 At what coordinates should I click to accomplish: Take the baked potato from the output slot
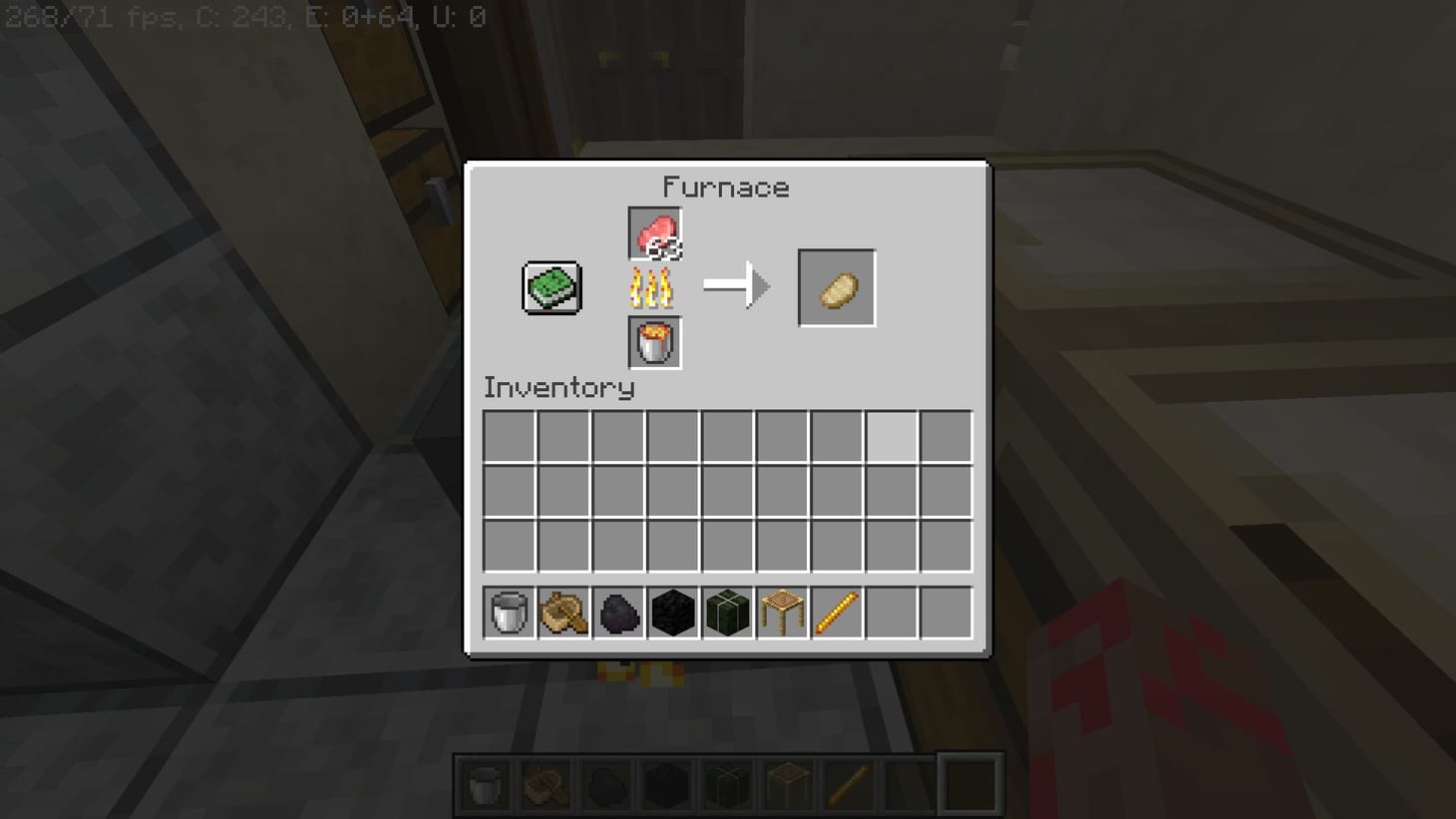point(836,287)
